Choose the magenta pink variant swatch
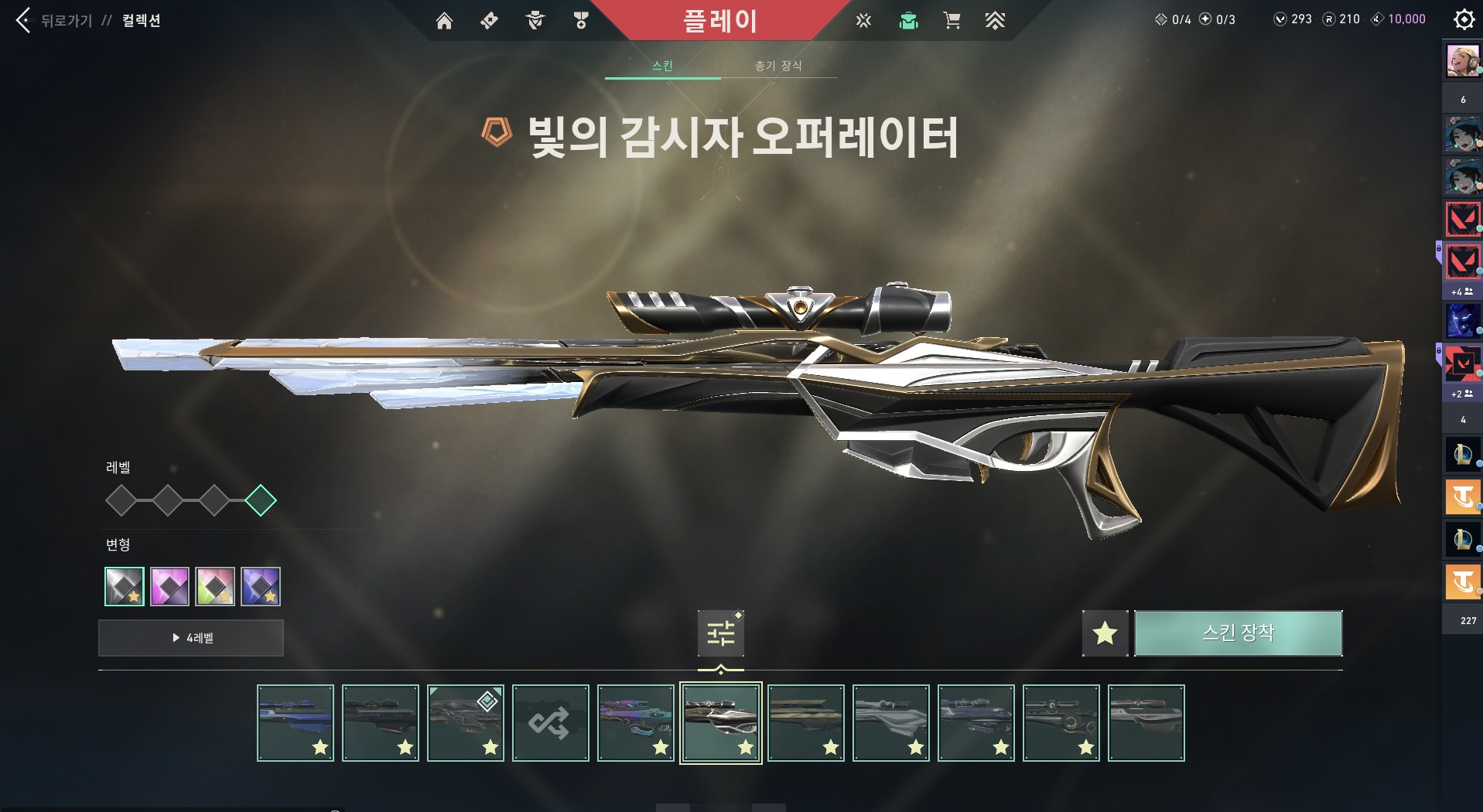The width and height of the screenshot is (1483, 812). click(x=169, y=586)
